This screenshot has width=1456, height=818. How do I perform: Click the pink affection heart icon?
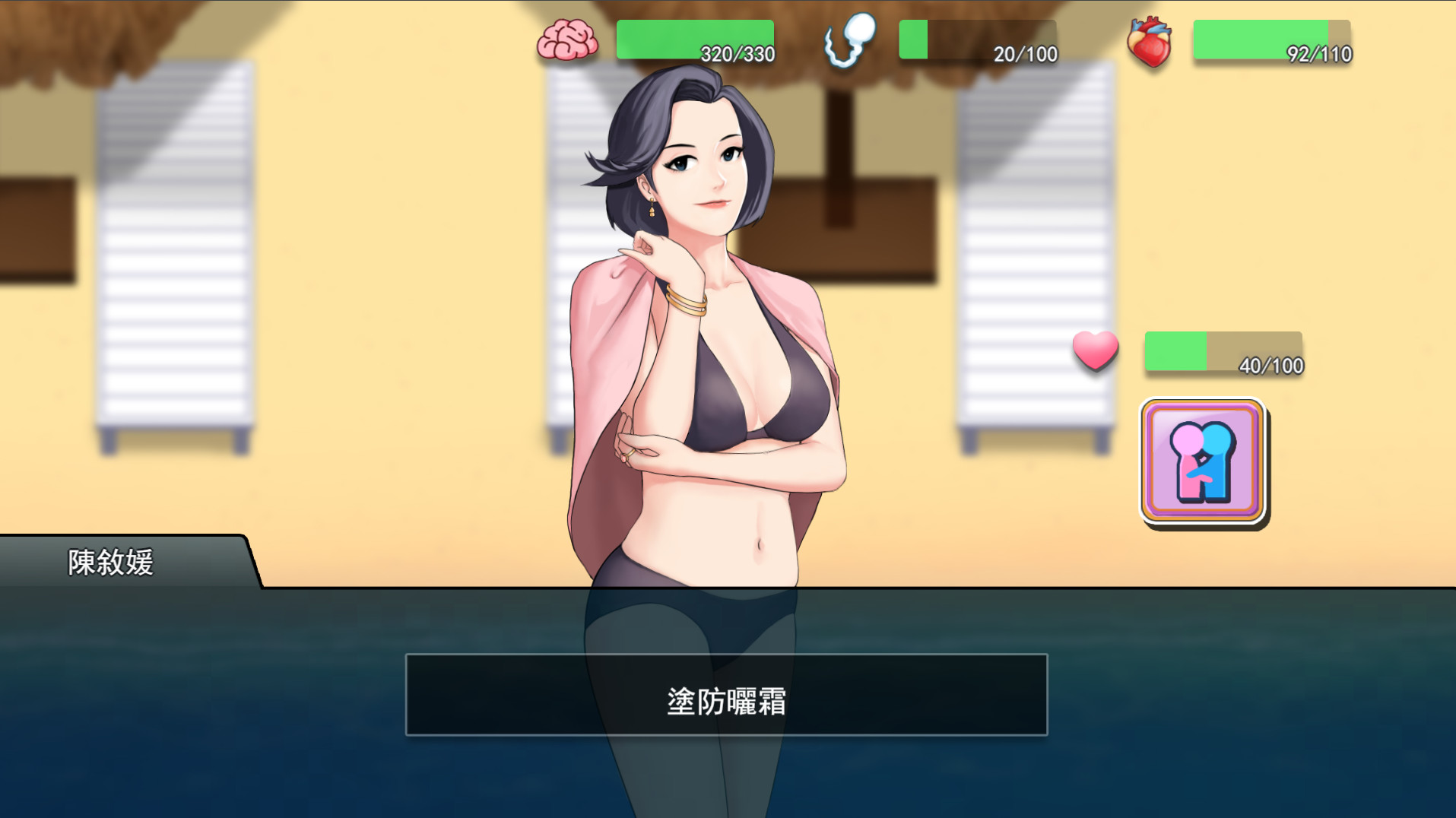click(1095, 352)
